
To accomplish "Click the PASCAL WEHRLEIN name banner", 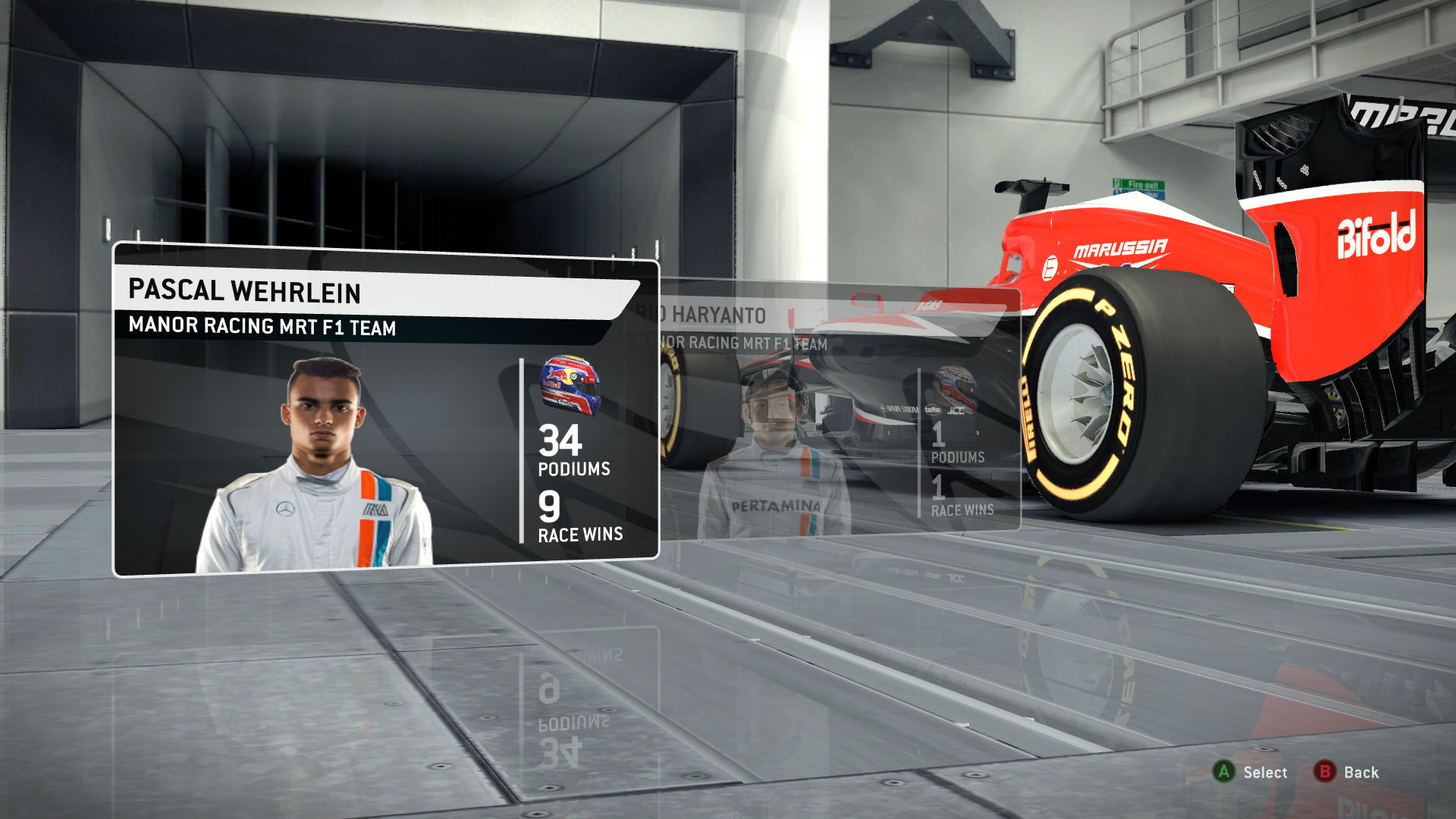I will pyautogui.click(x=243, y=290).
